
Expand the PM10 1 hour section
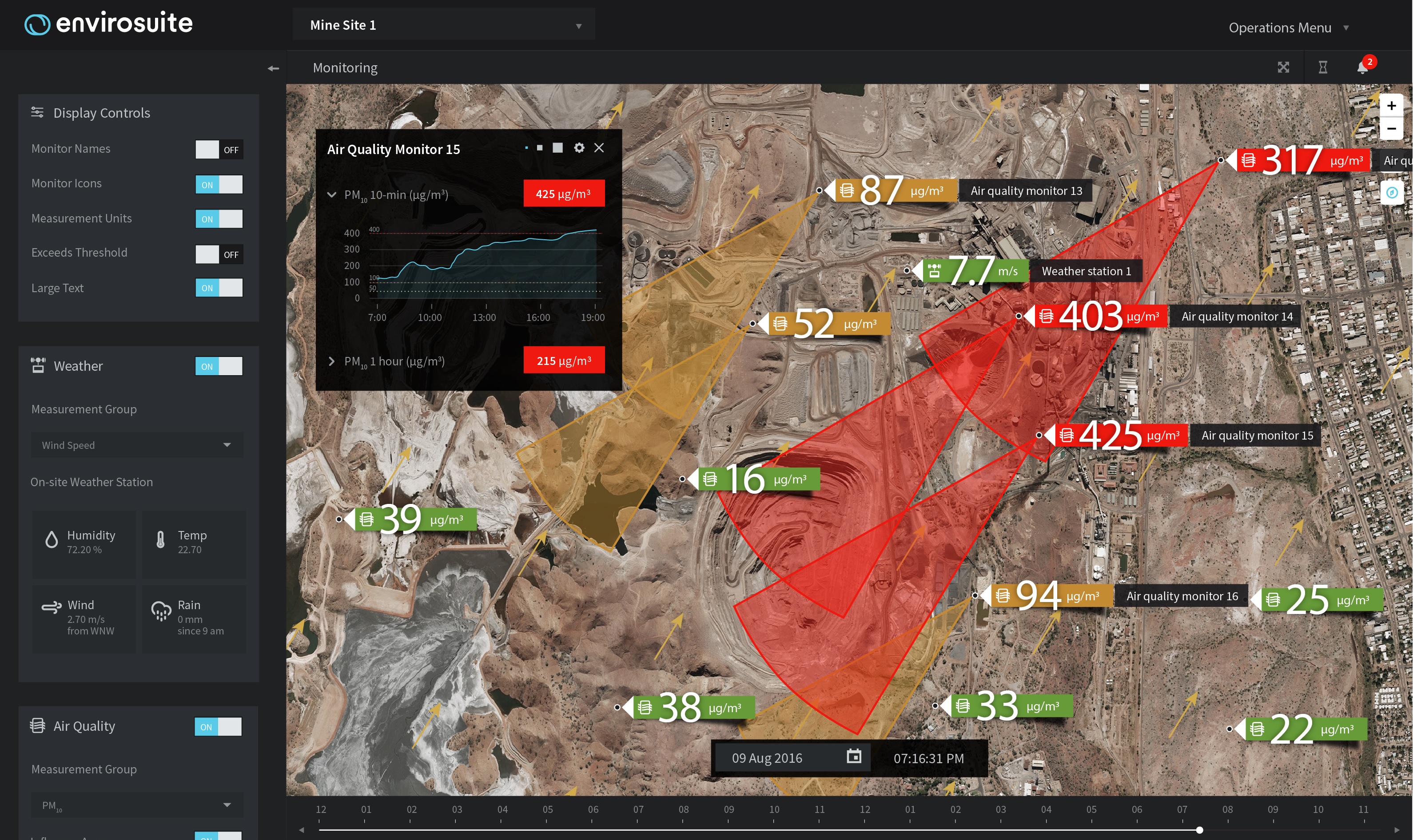click(x=332, y=361)
